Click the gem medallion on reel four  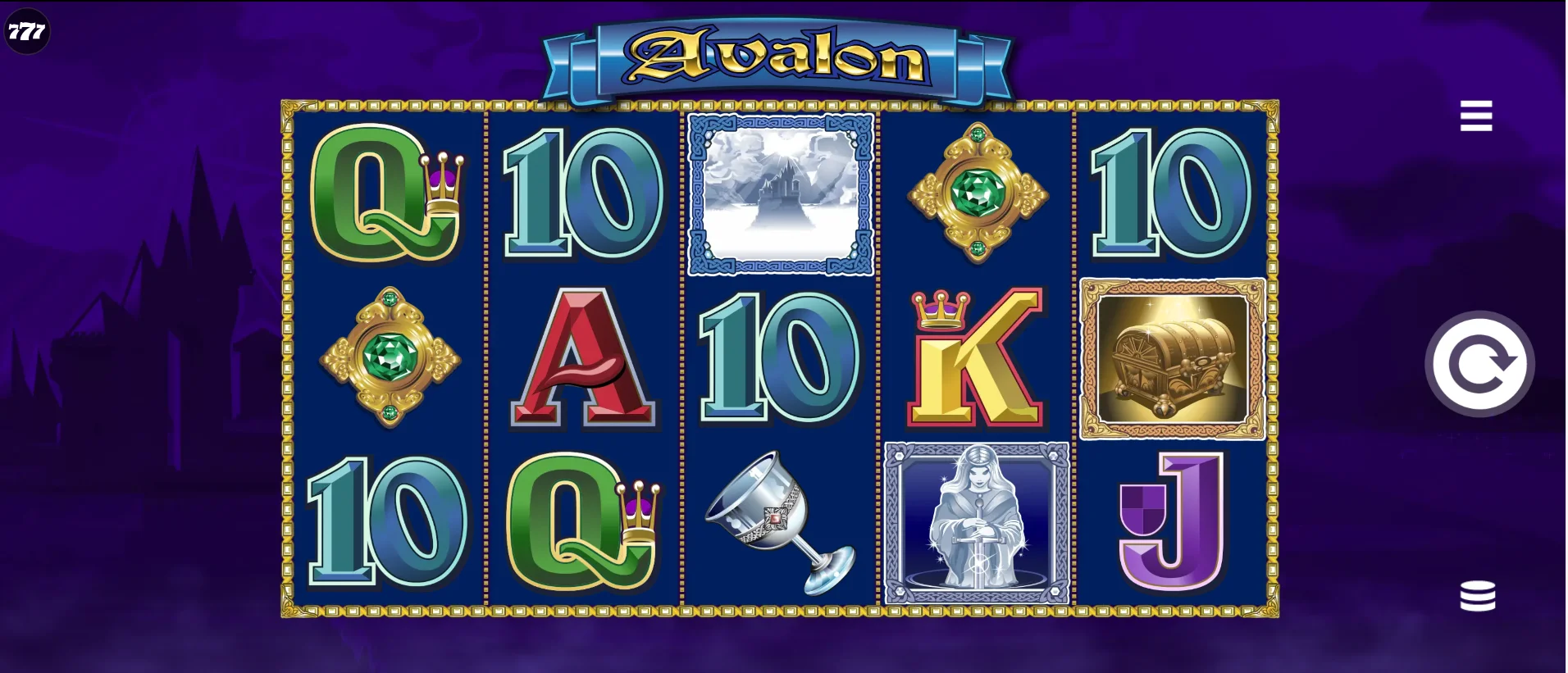[977, 193]
